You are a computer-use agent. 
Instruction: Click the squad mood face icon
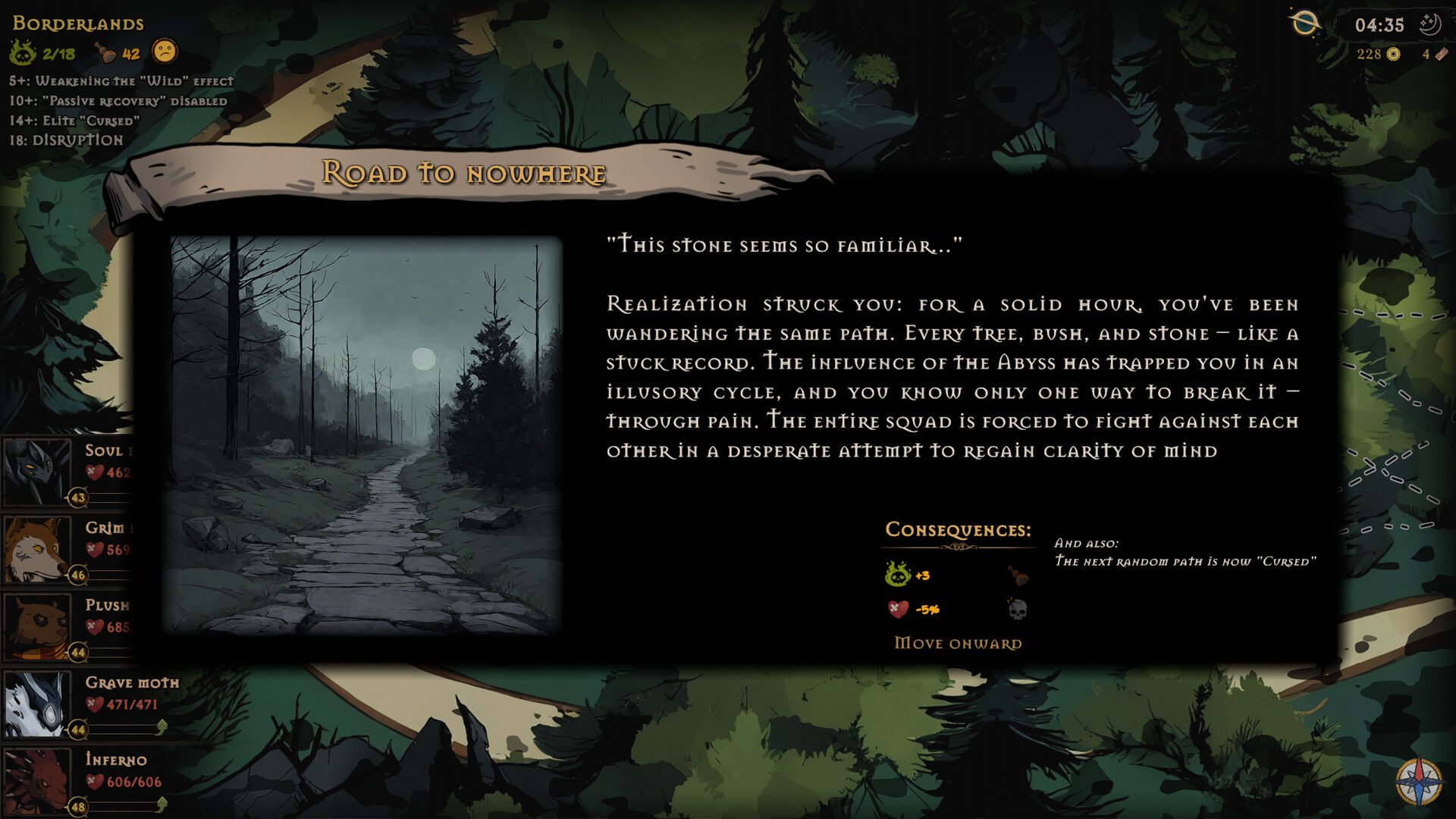point(165,52)
